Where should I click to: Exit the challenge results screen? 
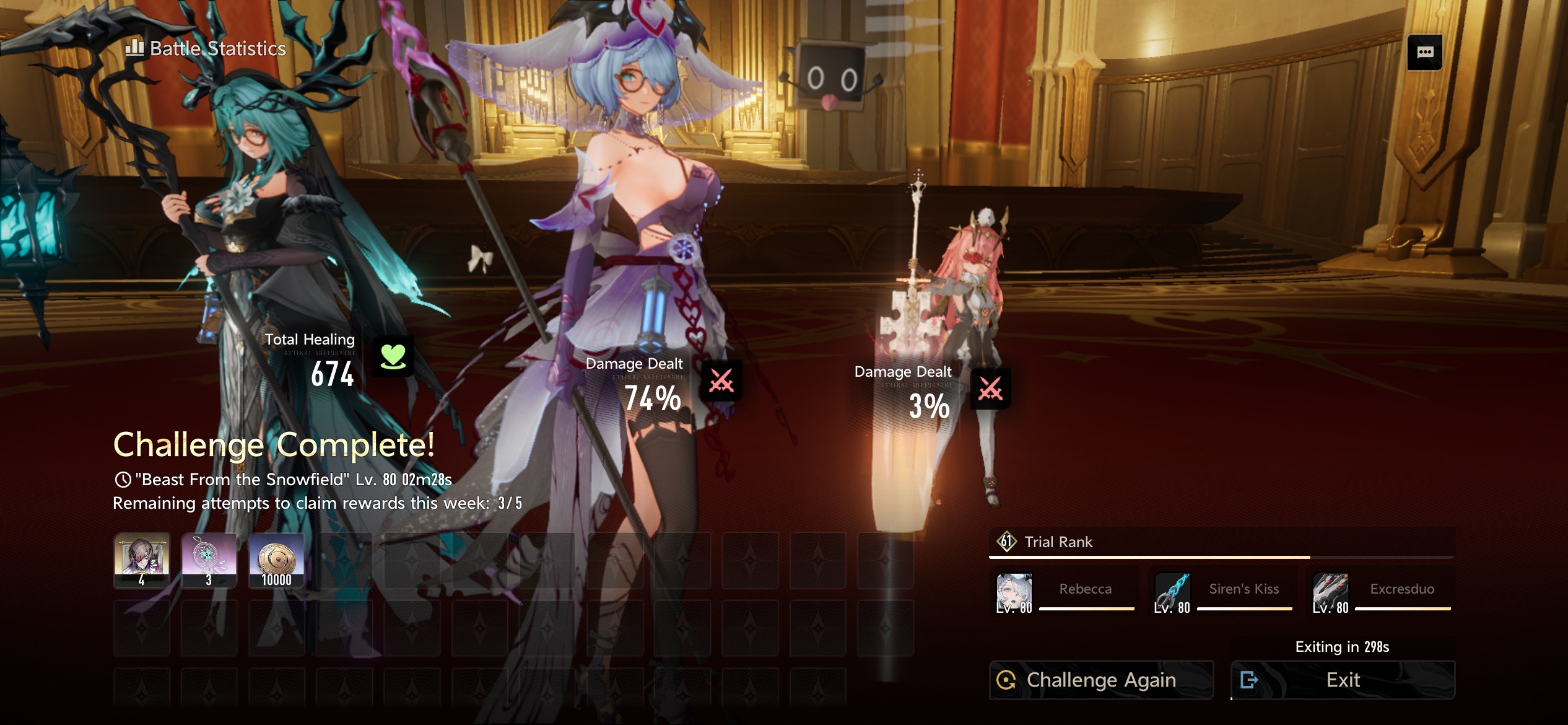(x=1342, y=680)
